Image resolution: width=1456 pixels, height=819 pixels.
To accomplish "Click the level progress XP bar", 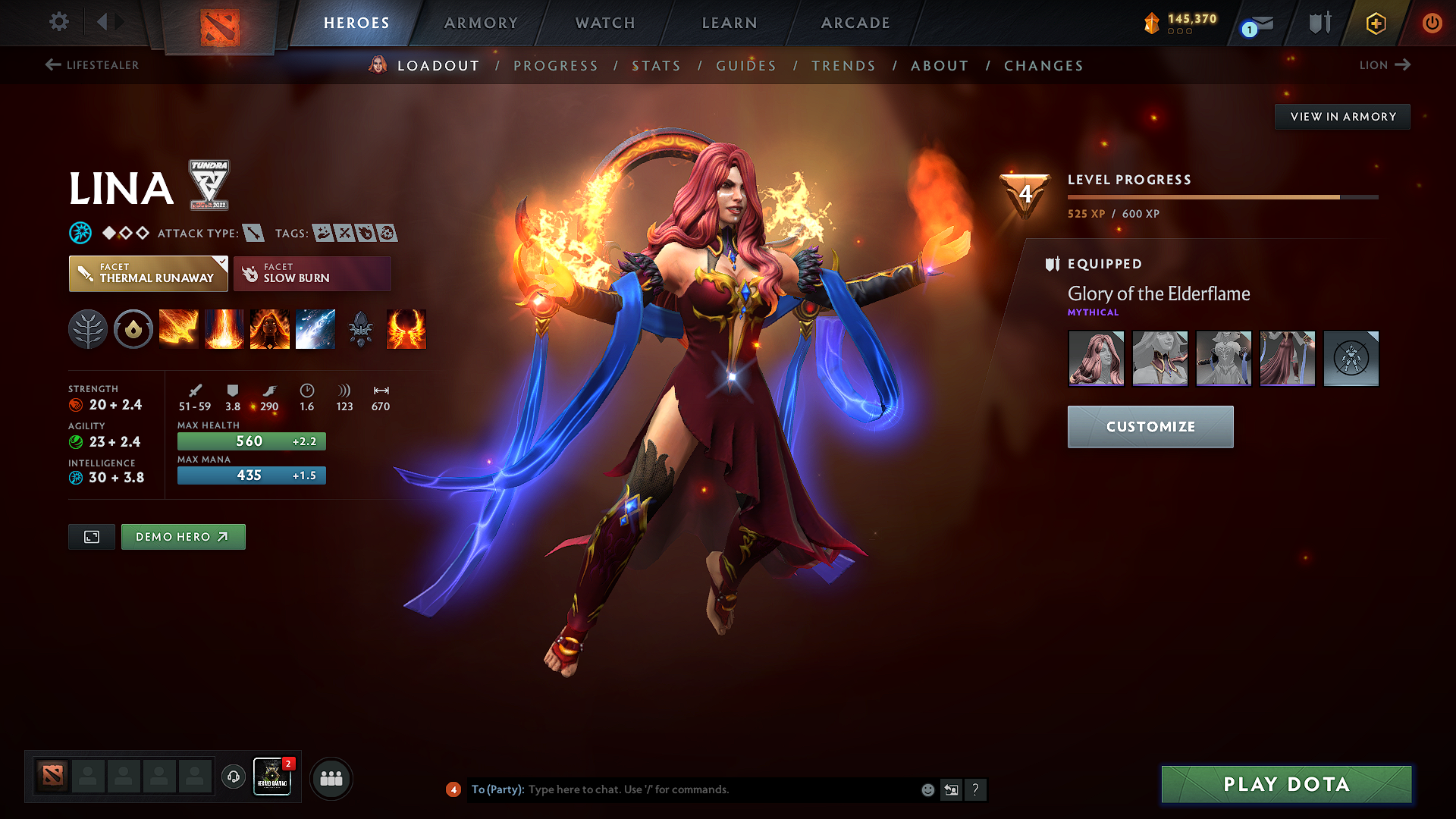I will click(x=1222, y=196).
